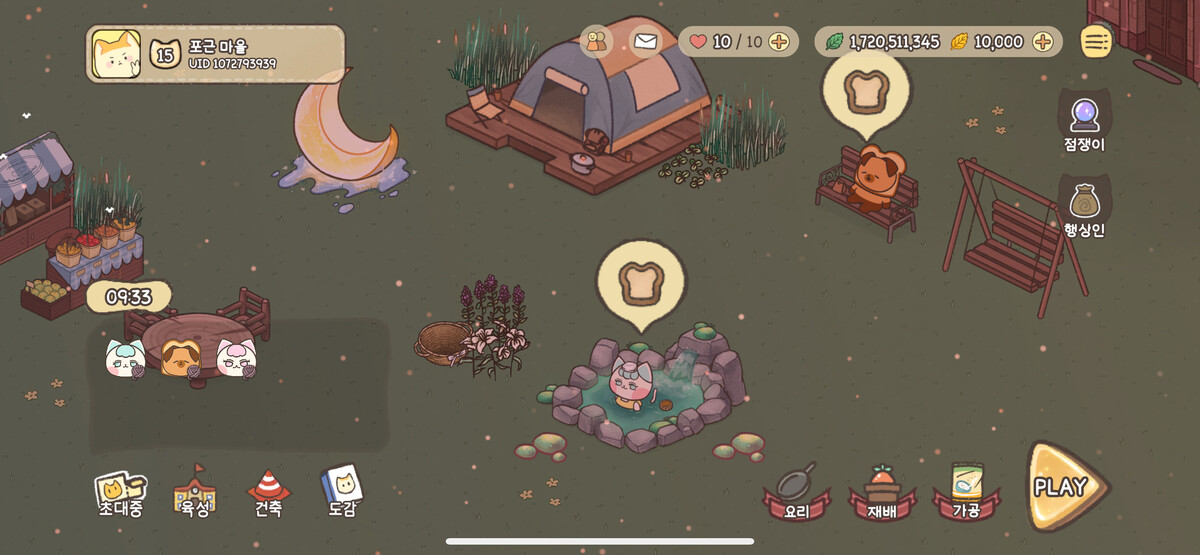
Task: Open the 건축 construction menu
Action: [x=268, y=492]
